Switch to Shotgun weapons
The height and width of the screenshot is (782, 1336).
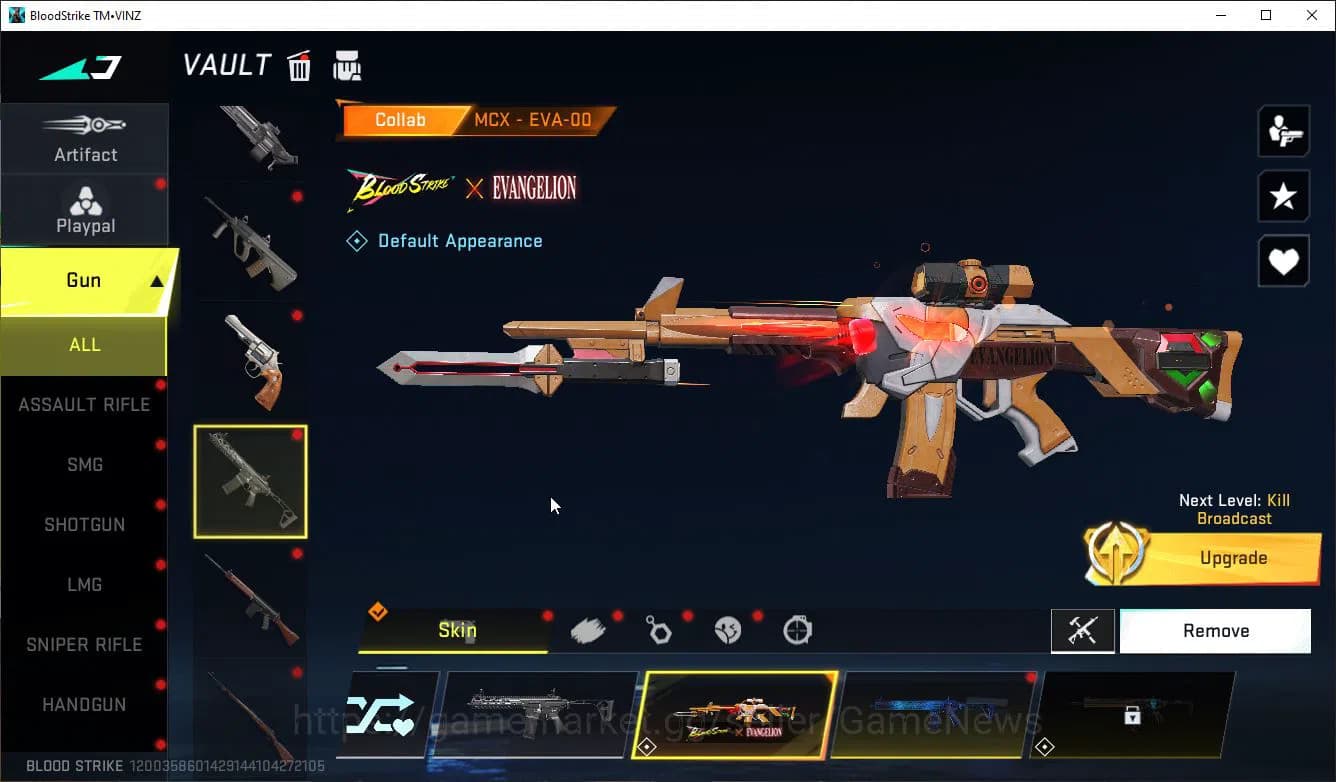[84, 525]
